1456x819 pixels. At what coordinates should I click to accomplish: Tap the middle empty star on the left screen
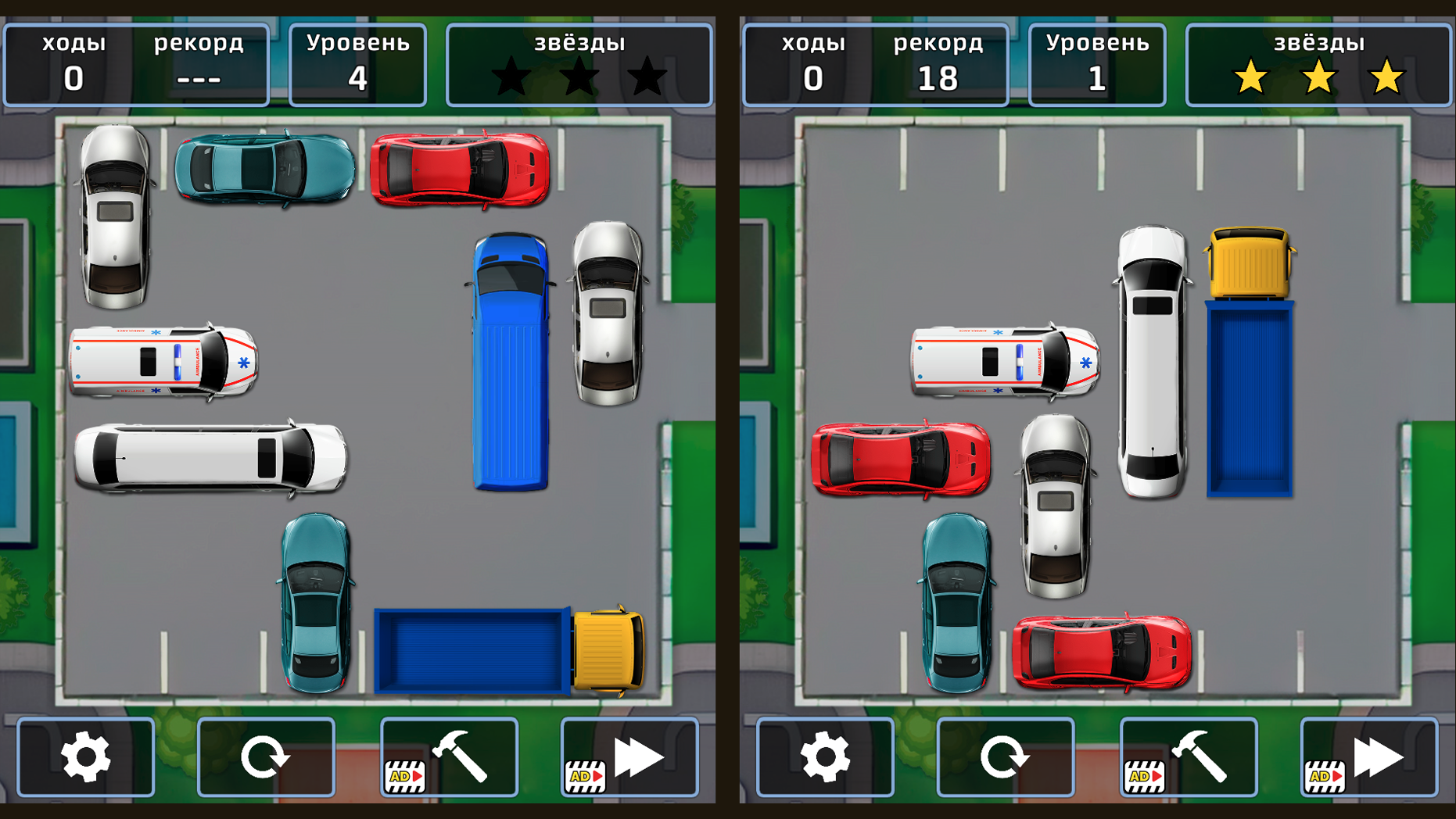point(578,77)
